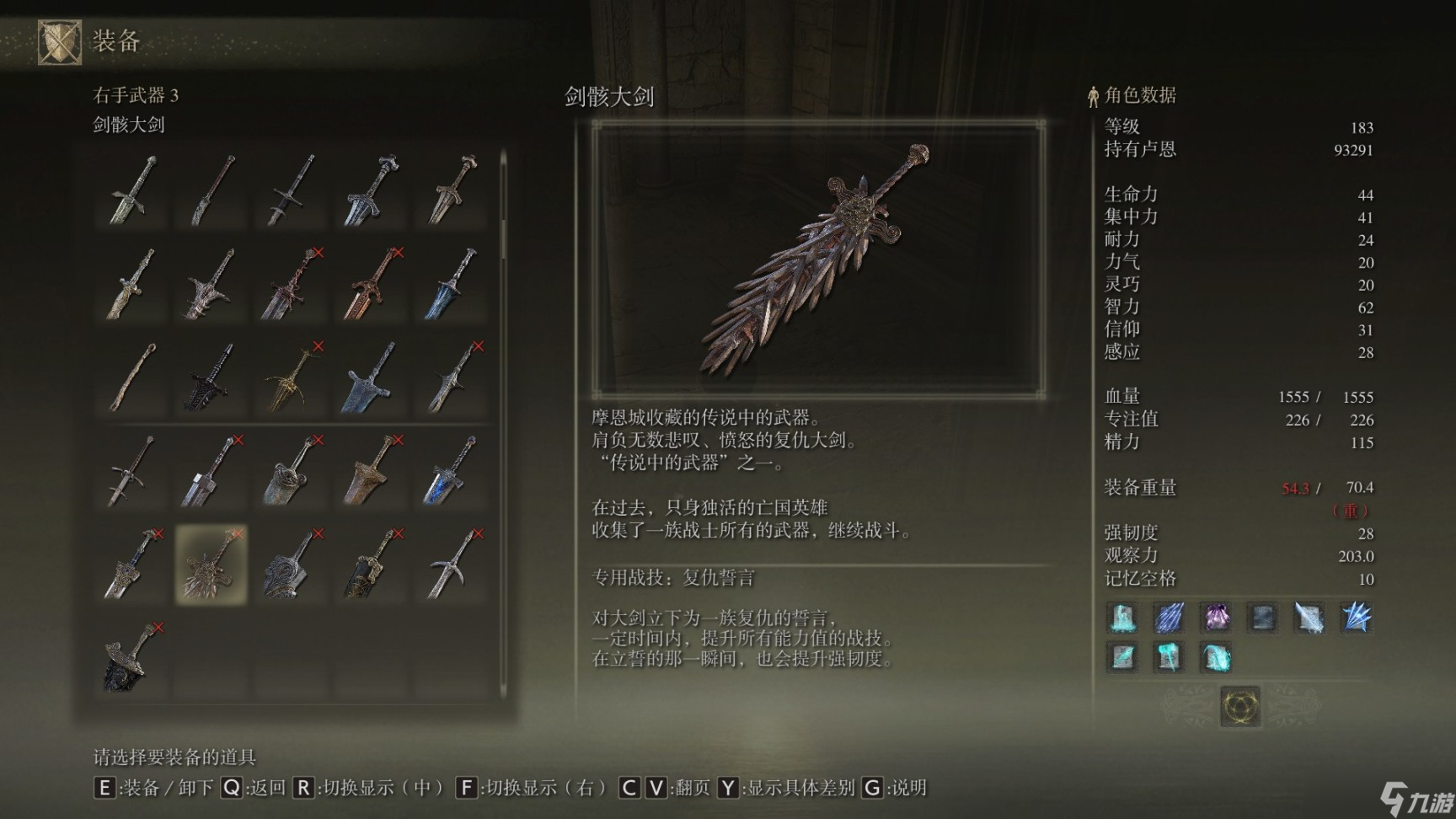Screen dimensions: 1456x819
Task: Choose the dark claymore with thin crossguard
Action: click(x=291, y=190)
